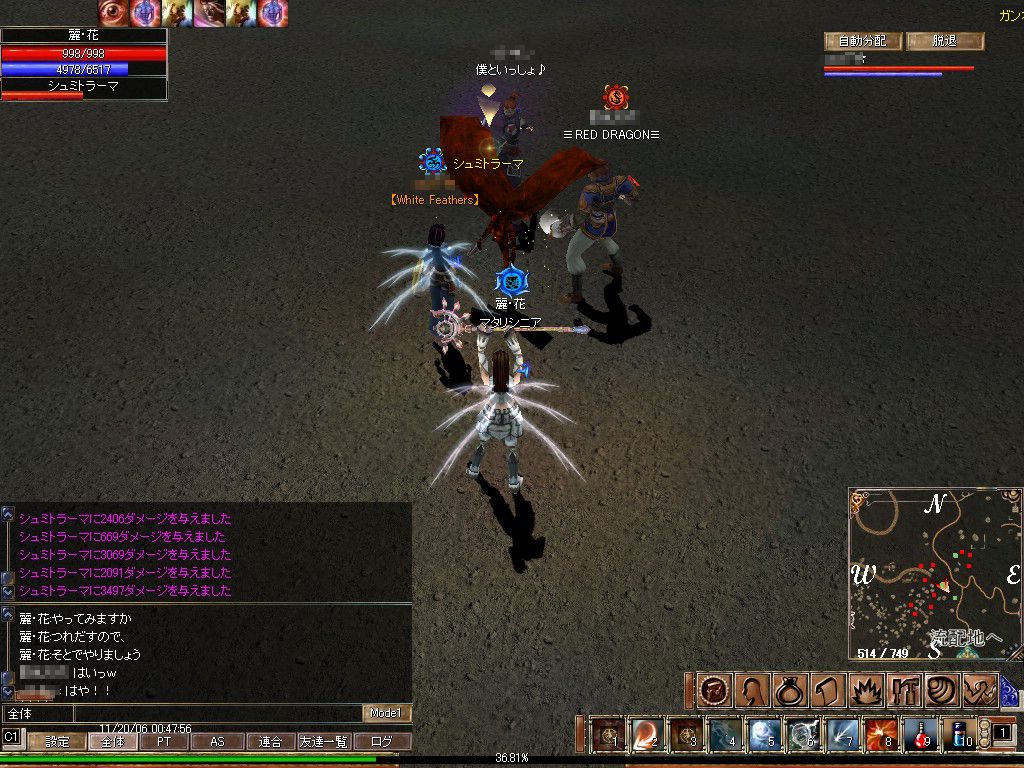Open the scroll-shaped menu icon
1024x768 pixels.
tap(826, 690)
